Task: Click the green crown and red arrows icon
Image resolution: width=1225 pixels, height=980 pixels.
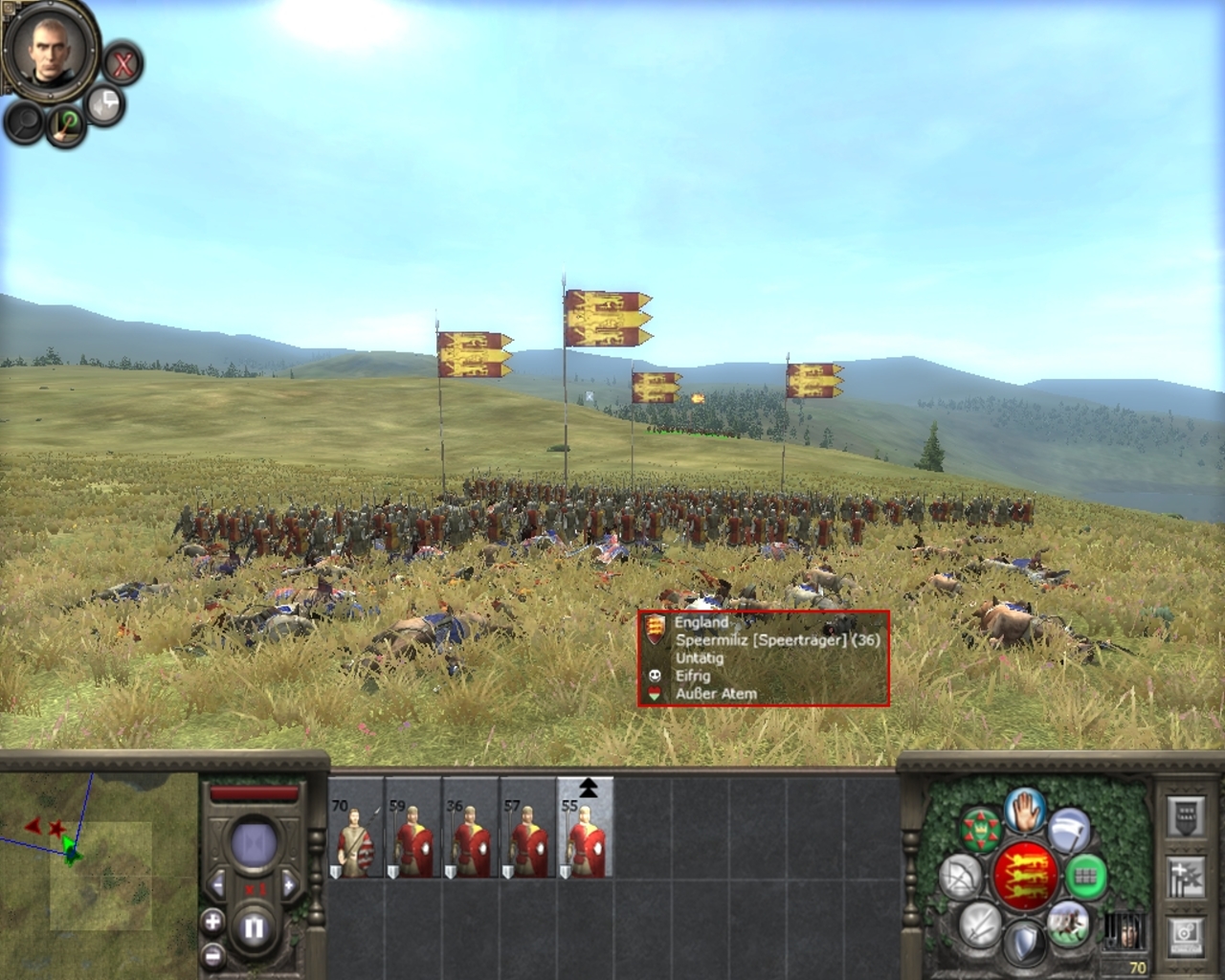Action: coord(980,829)
